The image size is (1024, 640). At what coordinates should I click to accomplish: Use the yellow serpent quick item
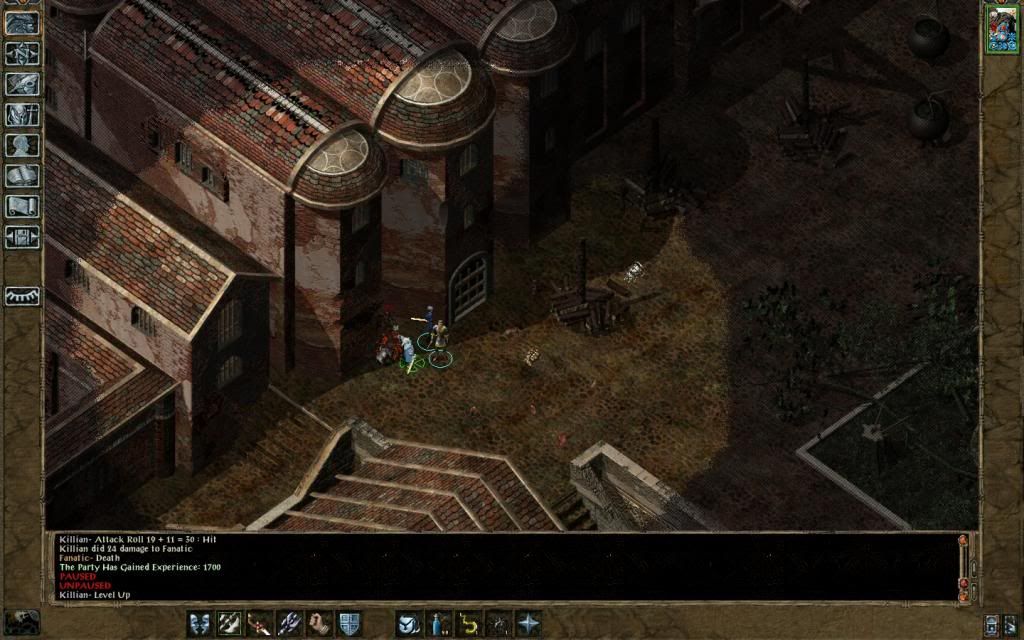[468, 624]
